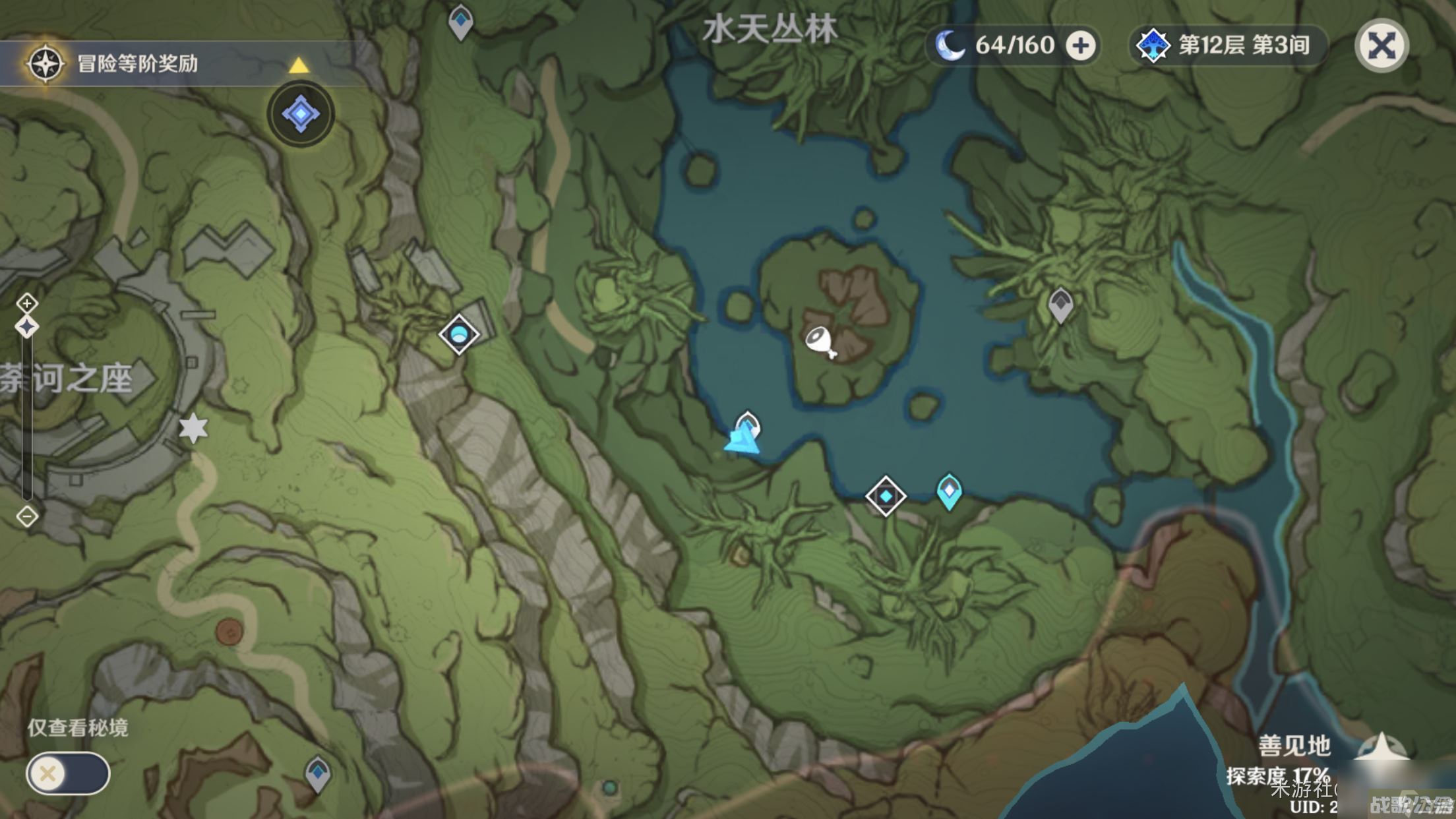Toggle the 仅查看秘境 domains-only switch

pyautogui.click(x=68, y=773)
